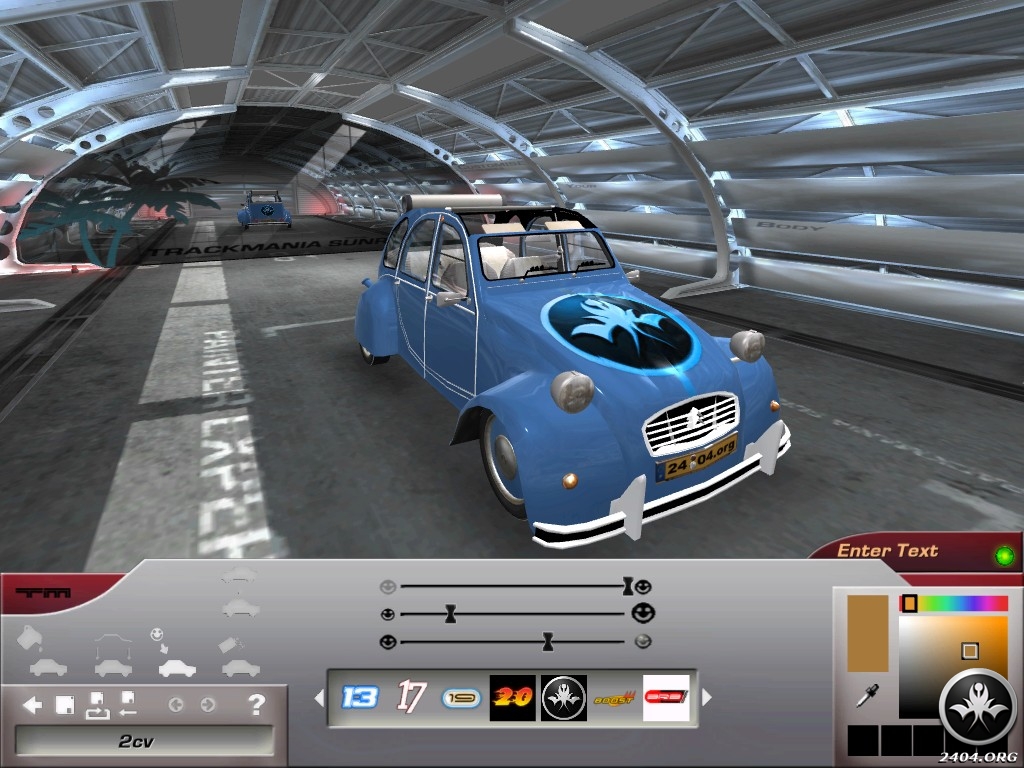Select the blue number 13 sticker
This screenshot has width=1024, height=768.
pyautogui.click(x=360, y=697)
